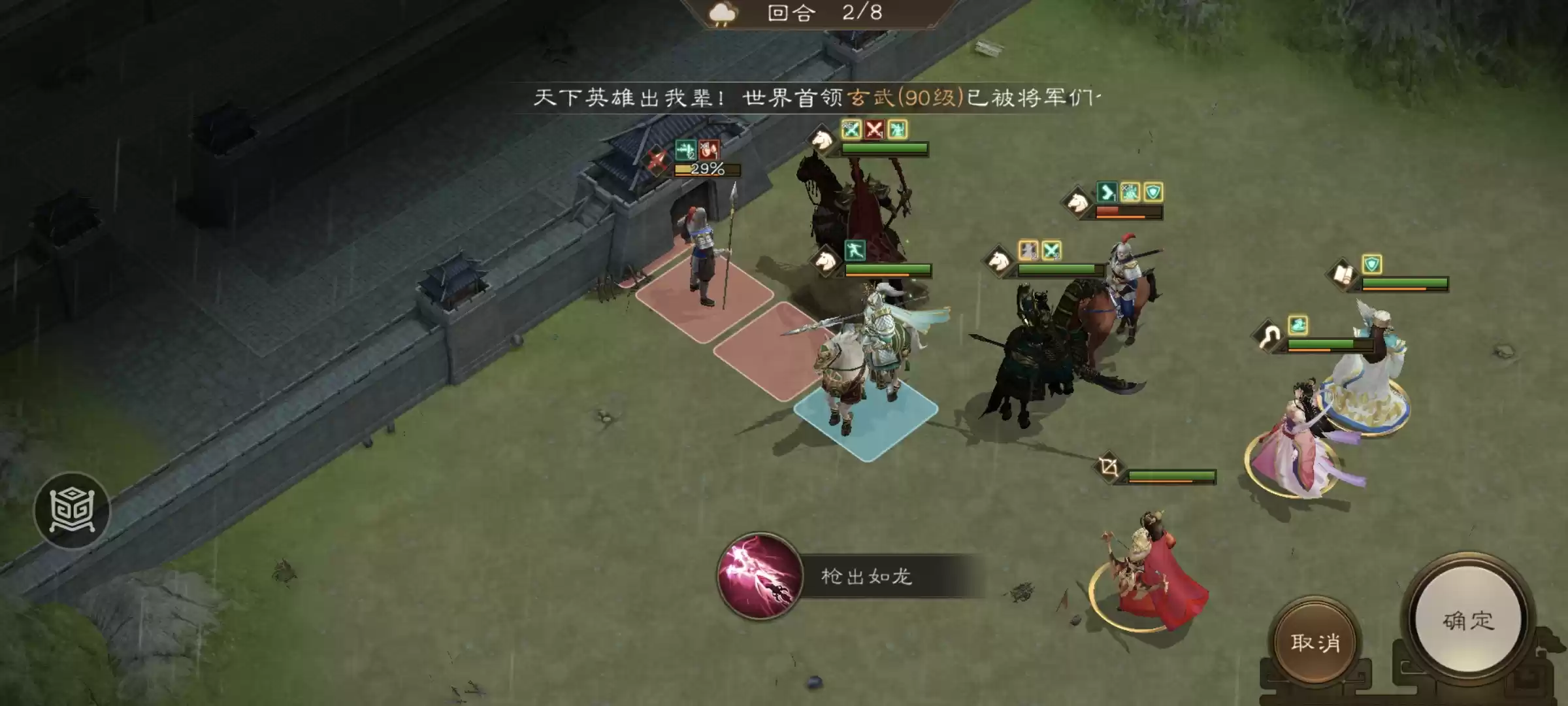Click the turquoise buff icon above the dancer
This screenshot has width=1568, height=706.
[x=1298, y=324]
